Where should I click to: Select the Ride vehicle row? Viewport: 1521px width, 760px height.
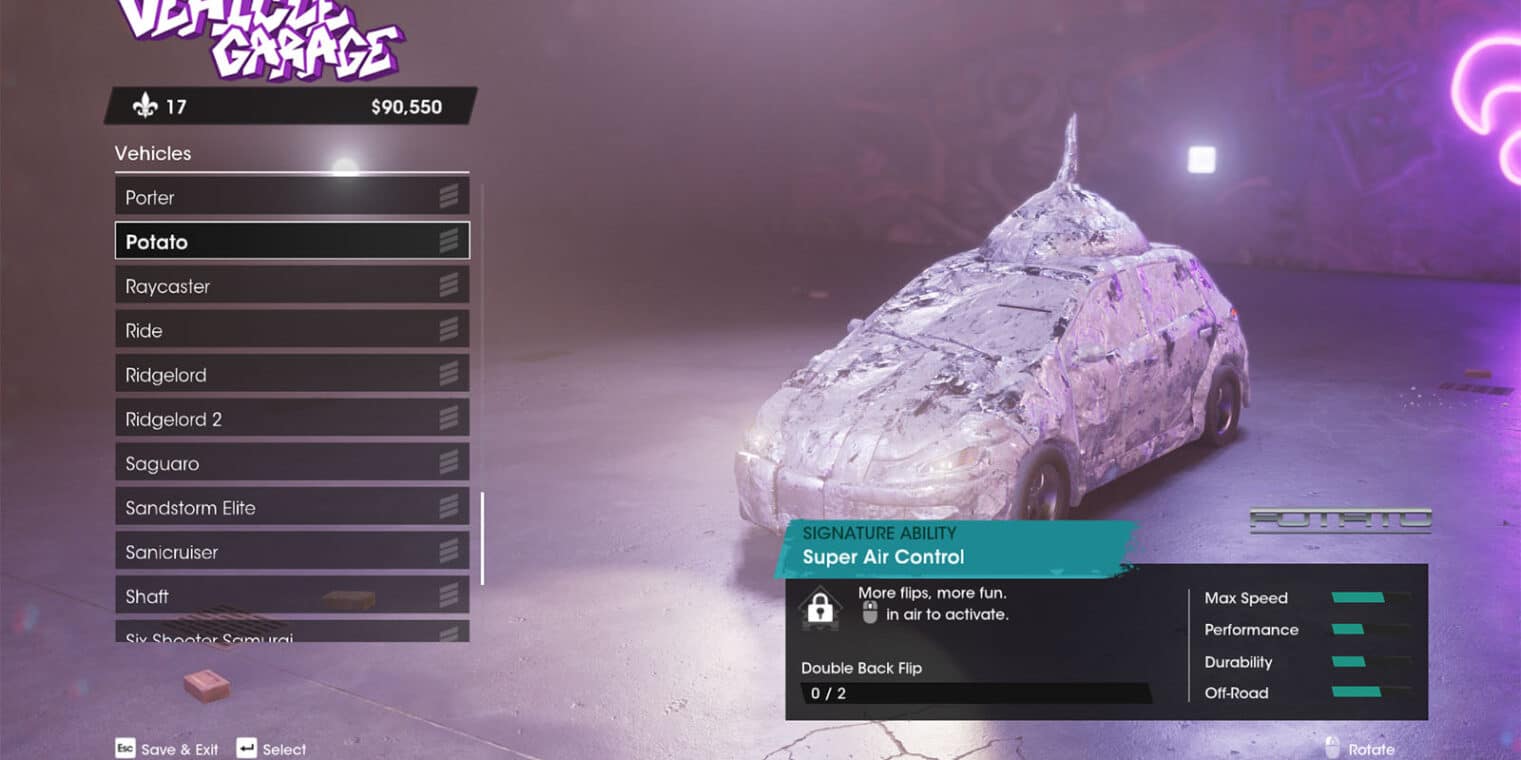291,330
